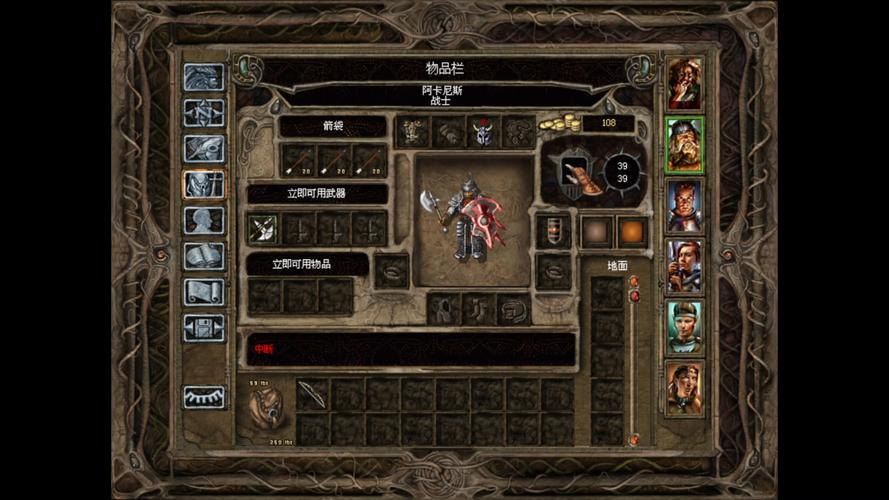Open the priest scroll button

204,292
